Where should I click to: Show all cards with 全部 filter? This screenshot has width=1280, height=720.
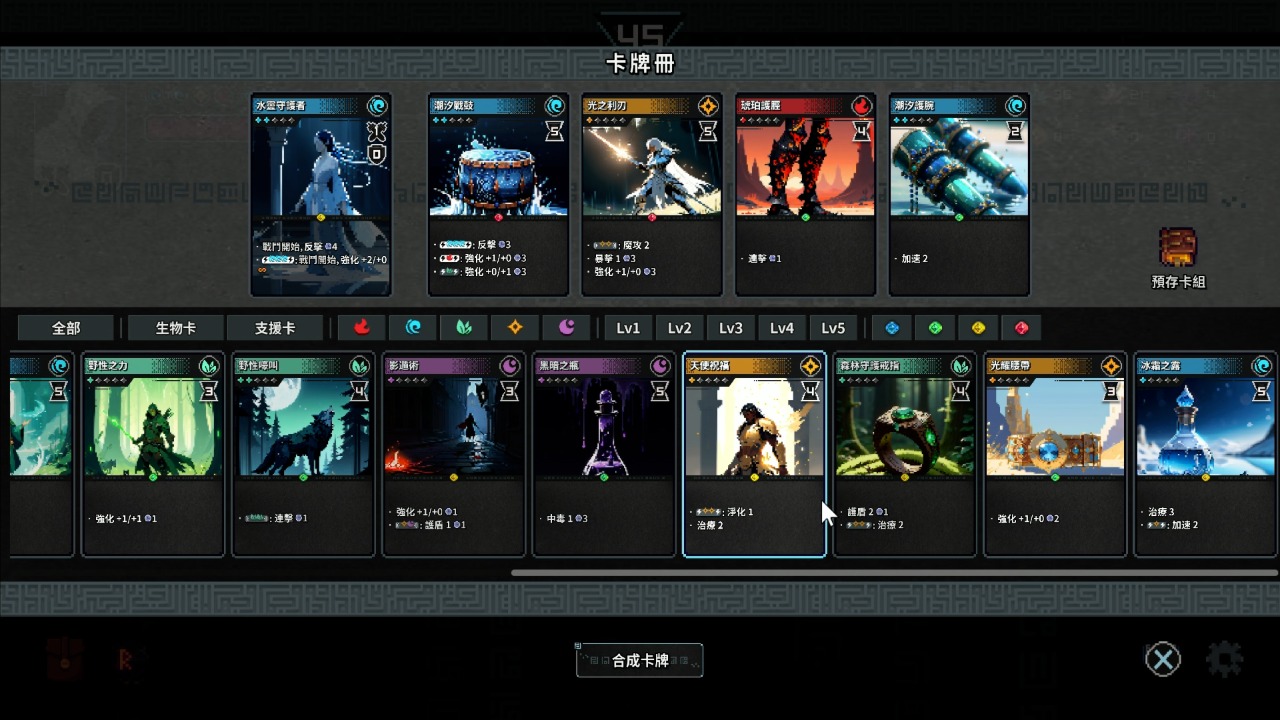(66, 328)
